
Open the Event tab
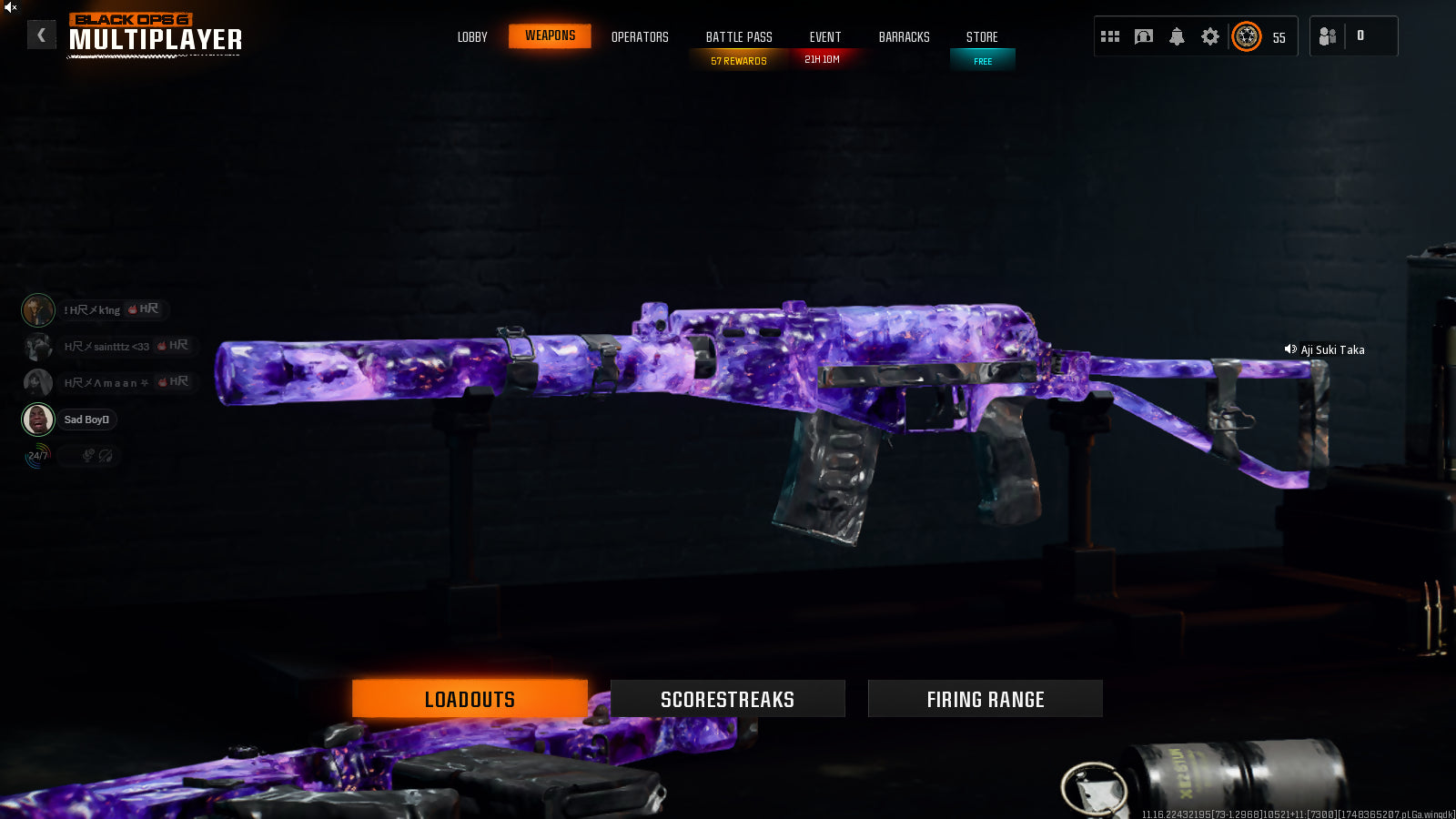coord(825,37)
